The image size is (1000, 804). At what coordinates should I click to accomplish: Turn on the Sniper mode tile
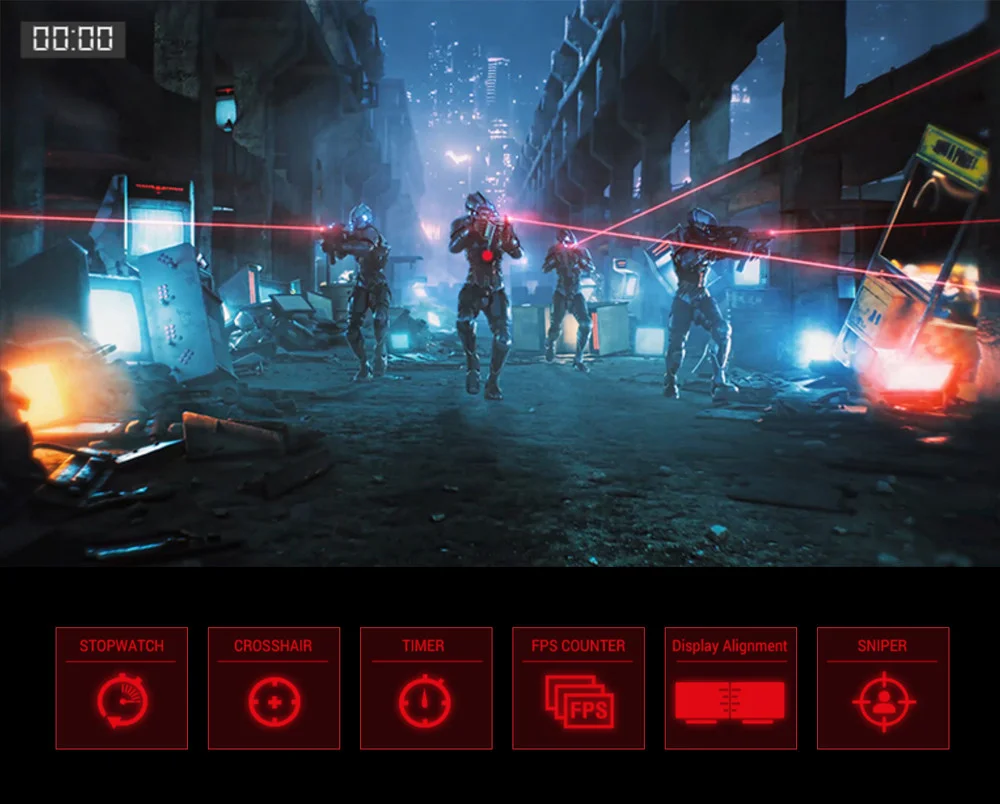[x=883, y=688]
